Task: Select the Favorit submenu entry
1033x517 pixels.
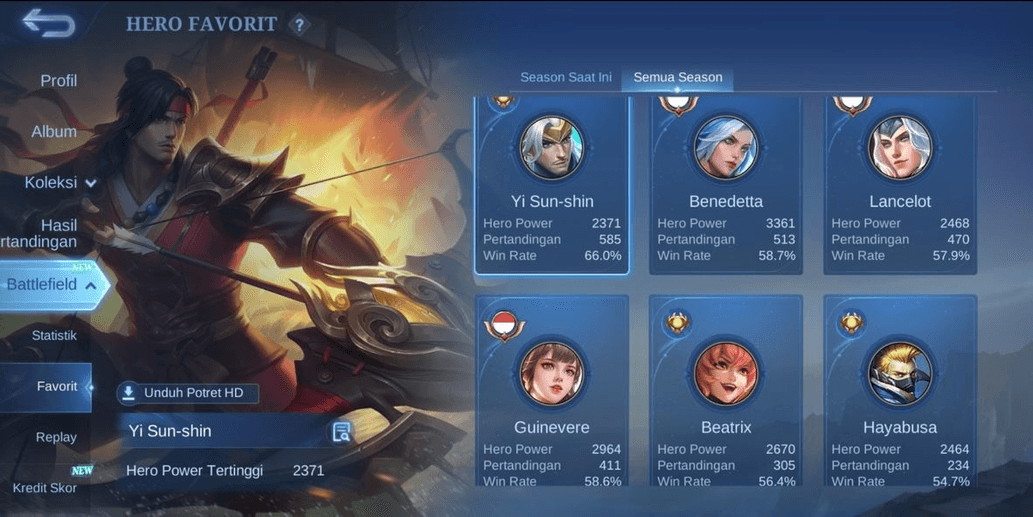Action: click(56, 387)
